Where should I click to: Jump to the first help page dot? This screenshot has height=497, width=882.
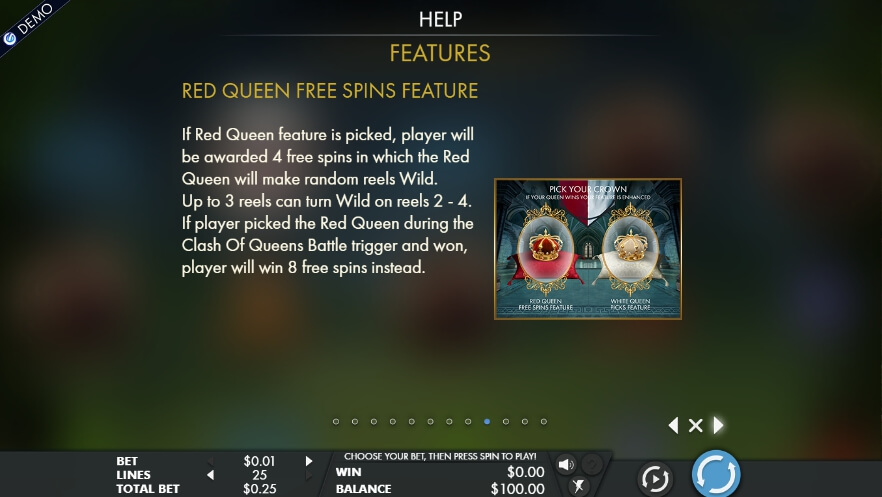click(336, 422)
